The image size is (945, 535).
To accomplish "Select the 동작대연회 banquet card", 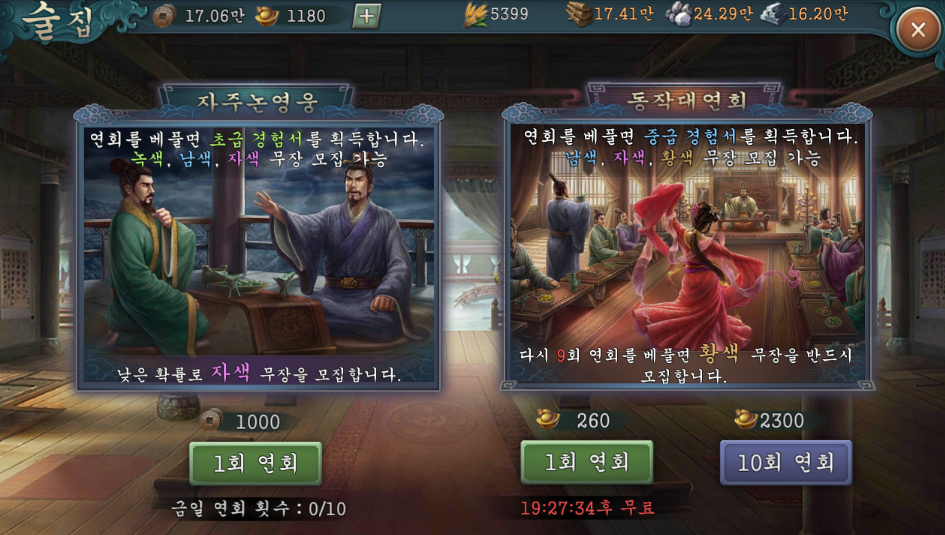I will coord(686,250).
